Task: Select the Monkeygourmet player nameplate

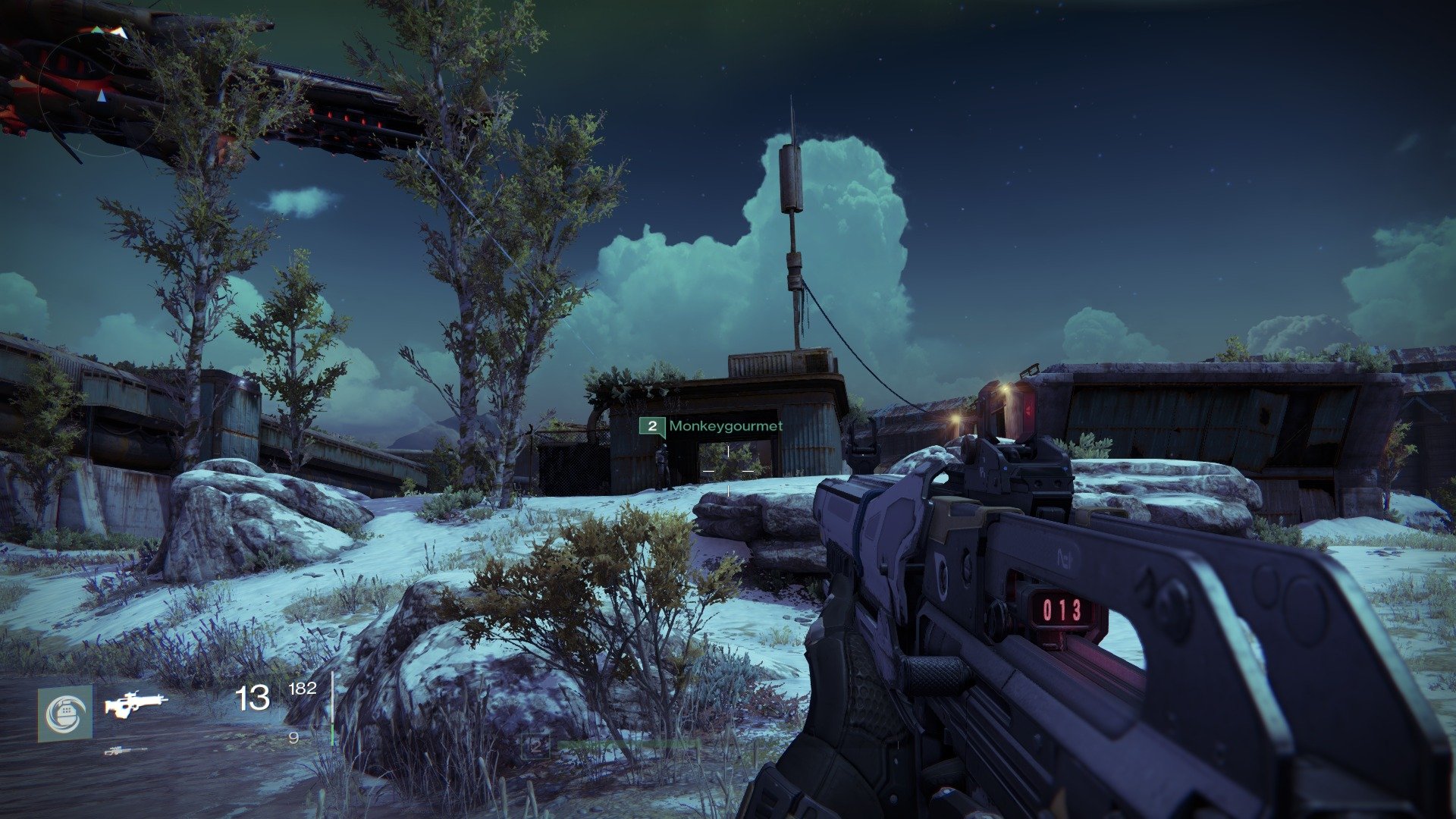Action: 711,426
